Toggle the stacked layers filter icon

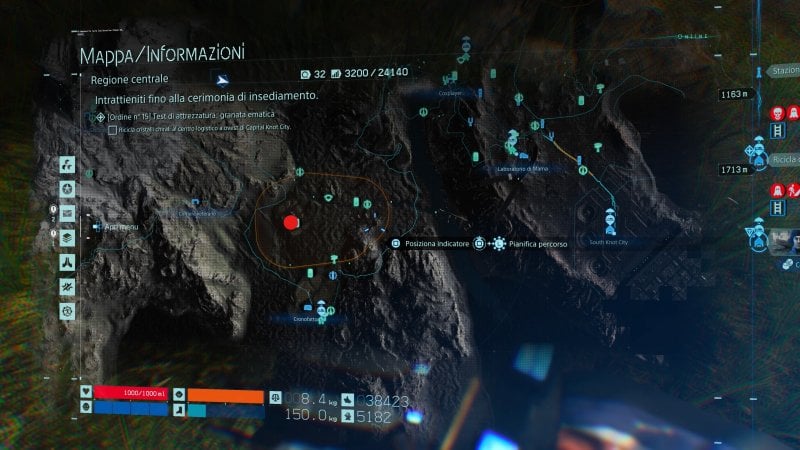[67, 238]
